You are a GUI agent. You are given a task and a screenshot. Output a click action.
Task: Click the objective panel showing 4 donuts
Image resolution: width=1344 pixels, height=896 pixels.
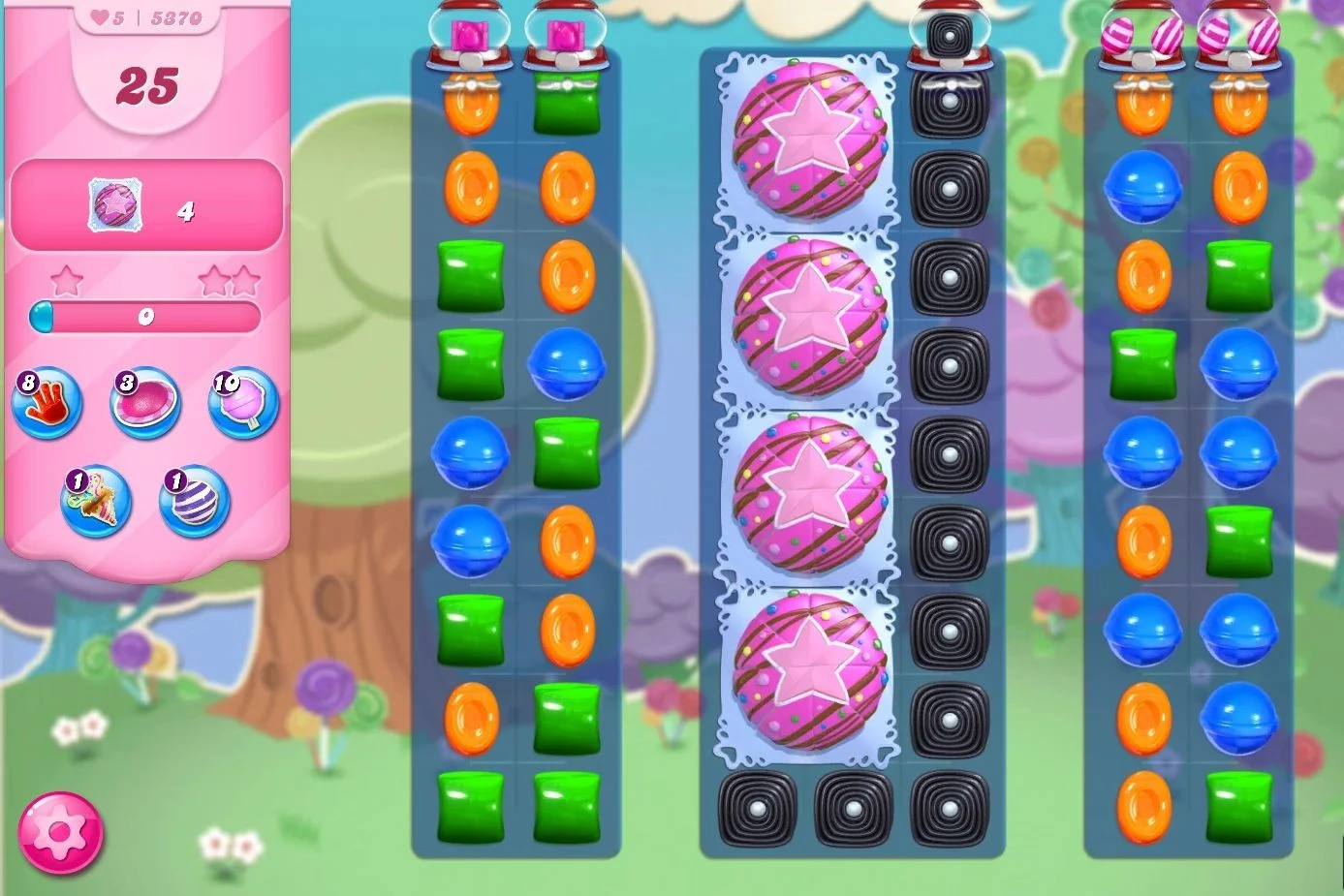point(147,206)
